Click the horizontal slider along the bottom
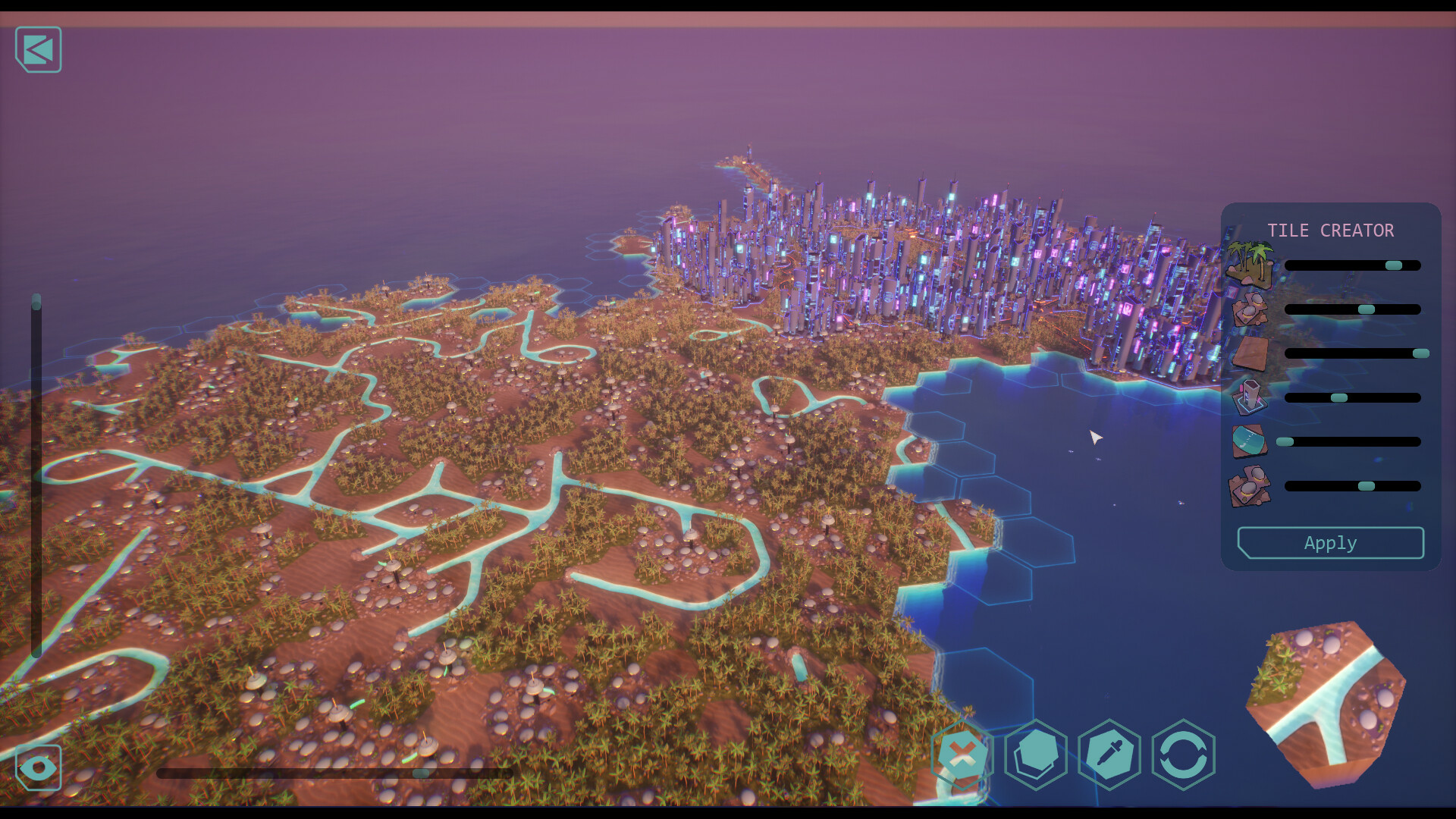This screenshot has width=1456, height=819. coord(421,773)
